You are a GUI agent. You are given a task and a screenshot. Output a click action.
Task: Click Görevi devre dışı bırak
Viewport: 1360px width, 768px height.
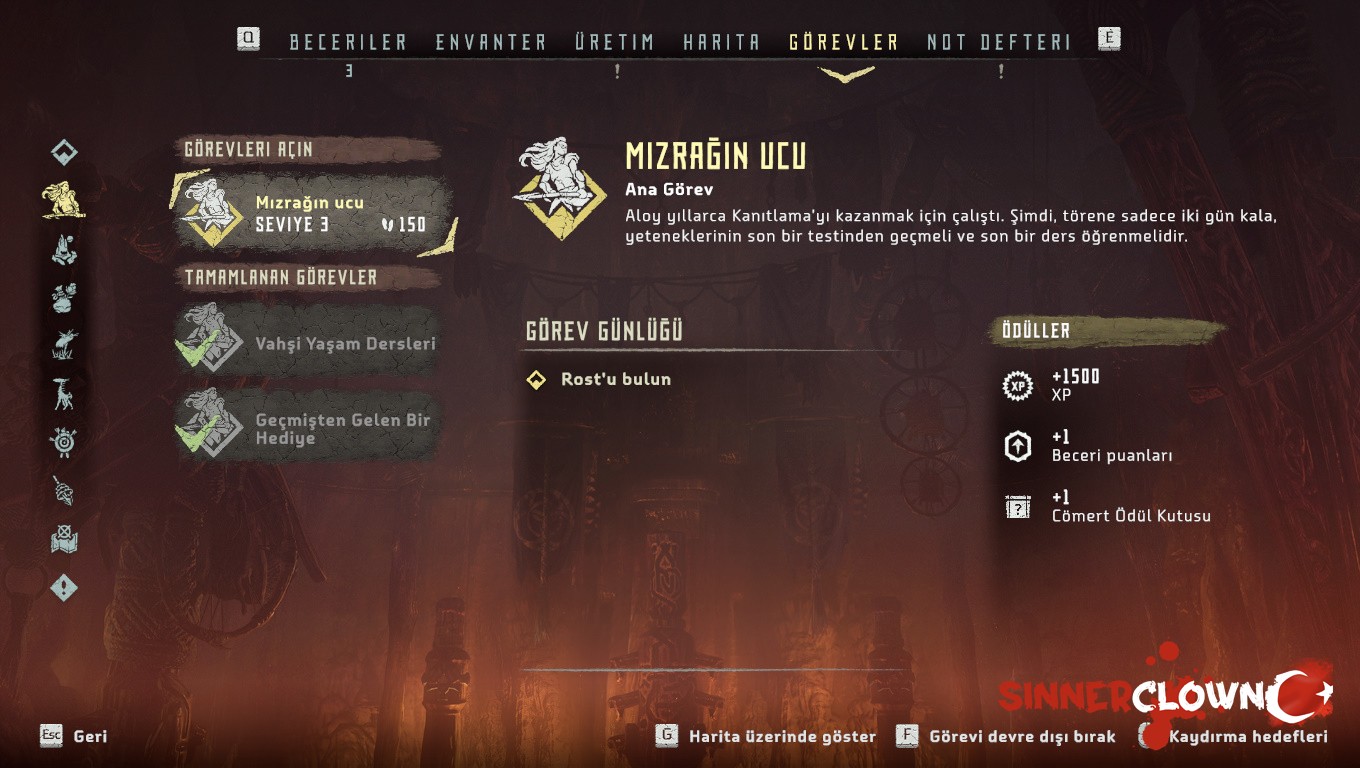tap(1007, 736)
